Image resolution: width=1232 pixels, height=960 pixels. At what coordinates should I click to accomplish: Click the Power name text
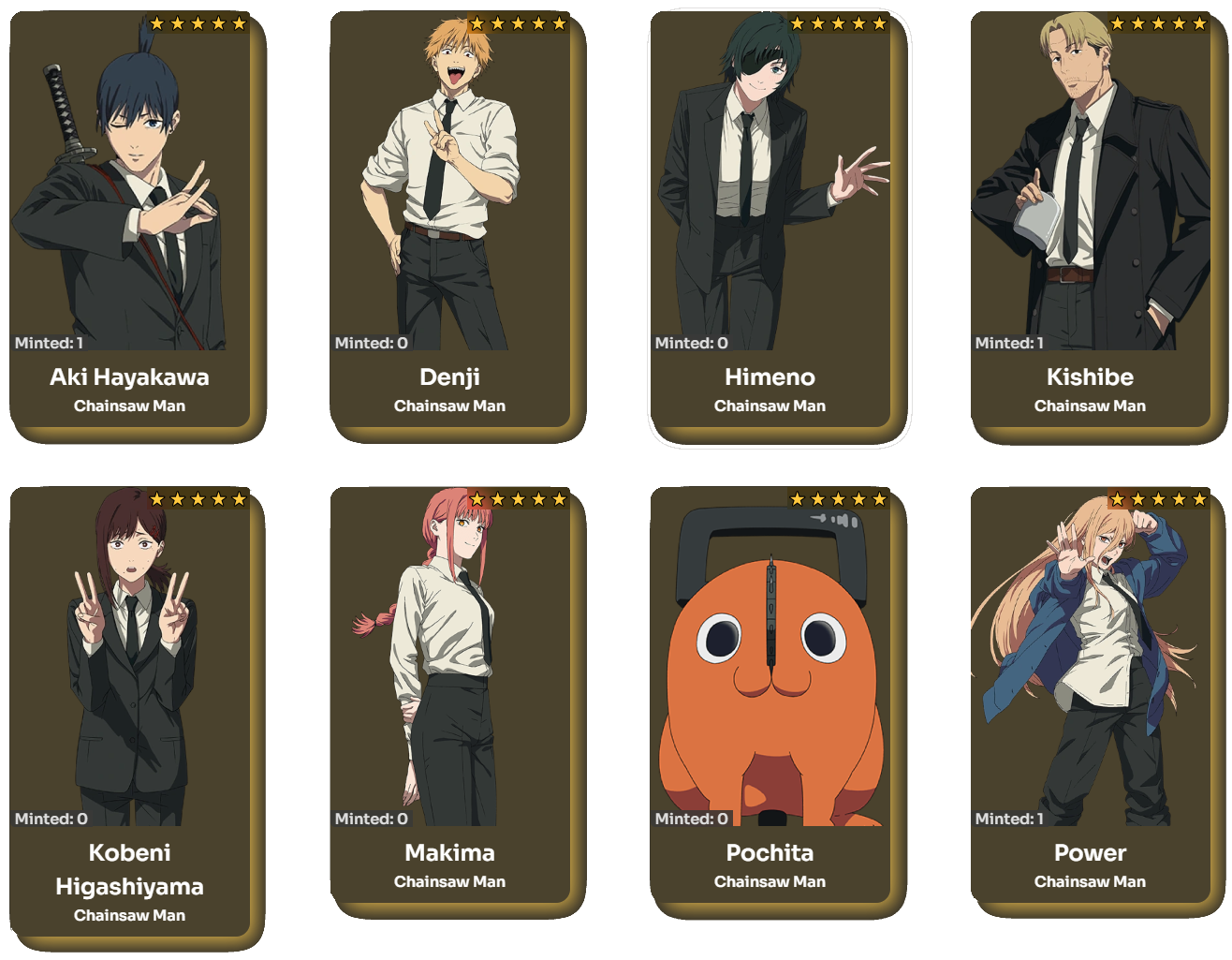click(1090, 853)
